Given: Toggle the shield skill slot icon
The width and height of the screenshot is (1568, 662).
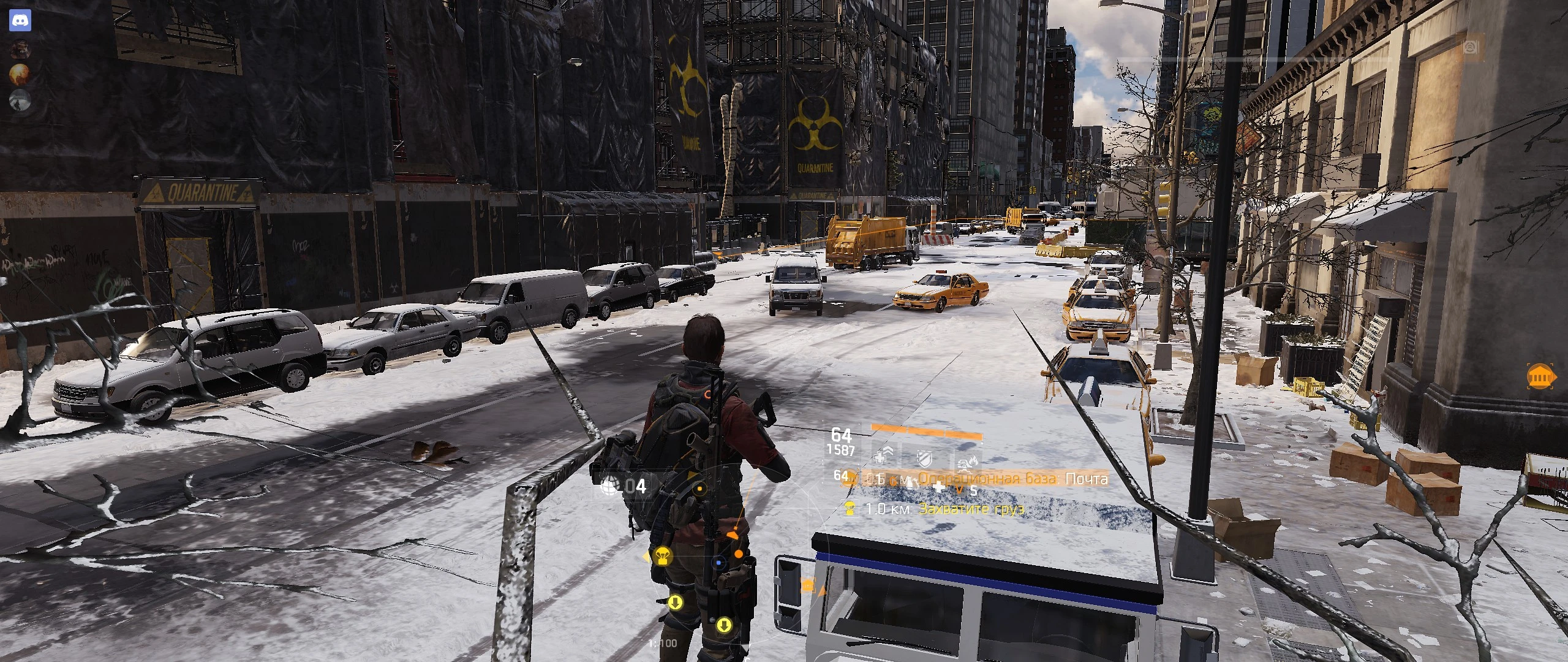Looking at the screenshot, I should [924, 459].
